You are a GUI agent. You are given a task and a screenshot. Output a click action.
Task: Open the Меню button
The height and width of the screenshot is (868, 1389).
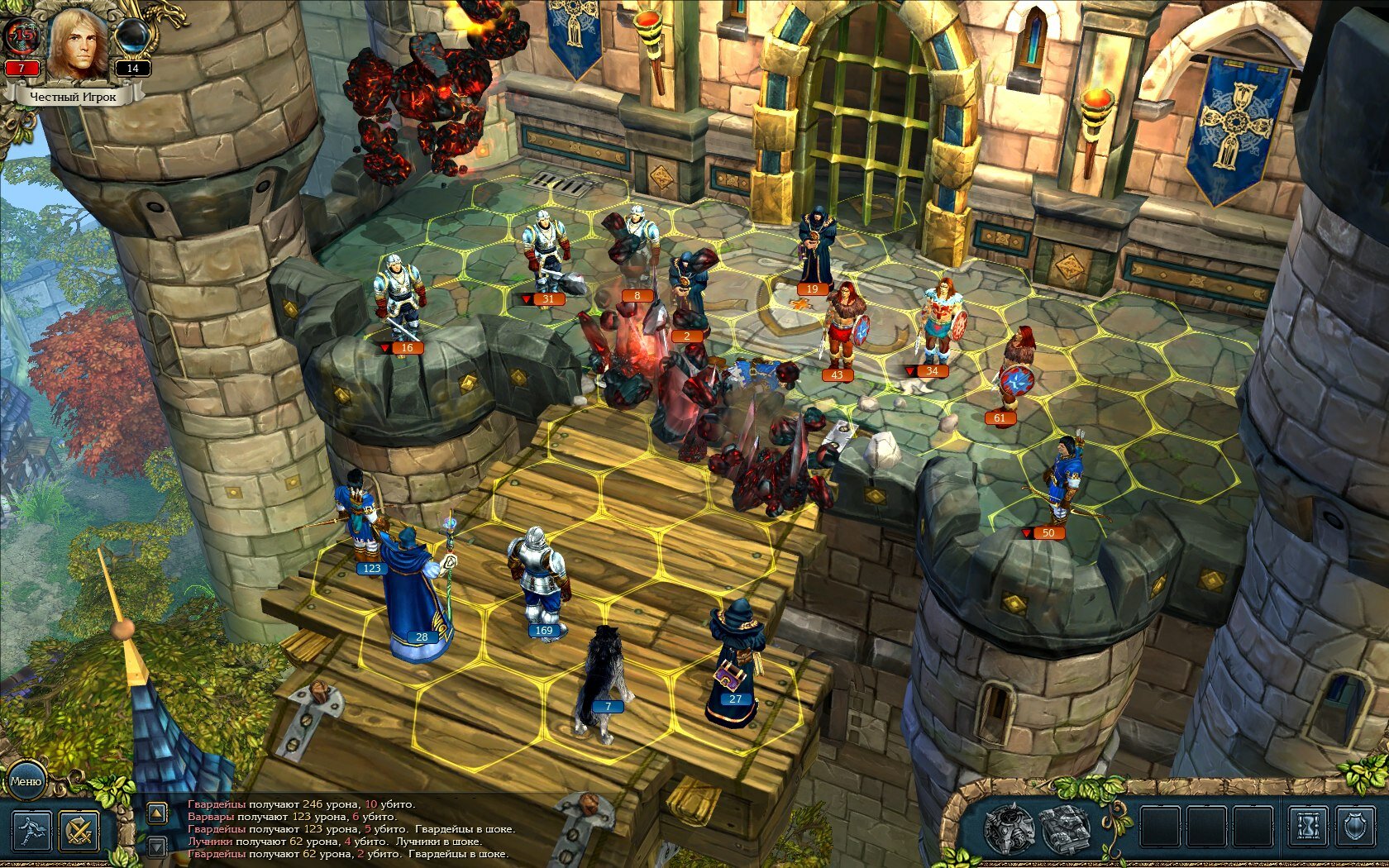tap(25, 781)
